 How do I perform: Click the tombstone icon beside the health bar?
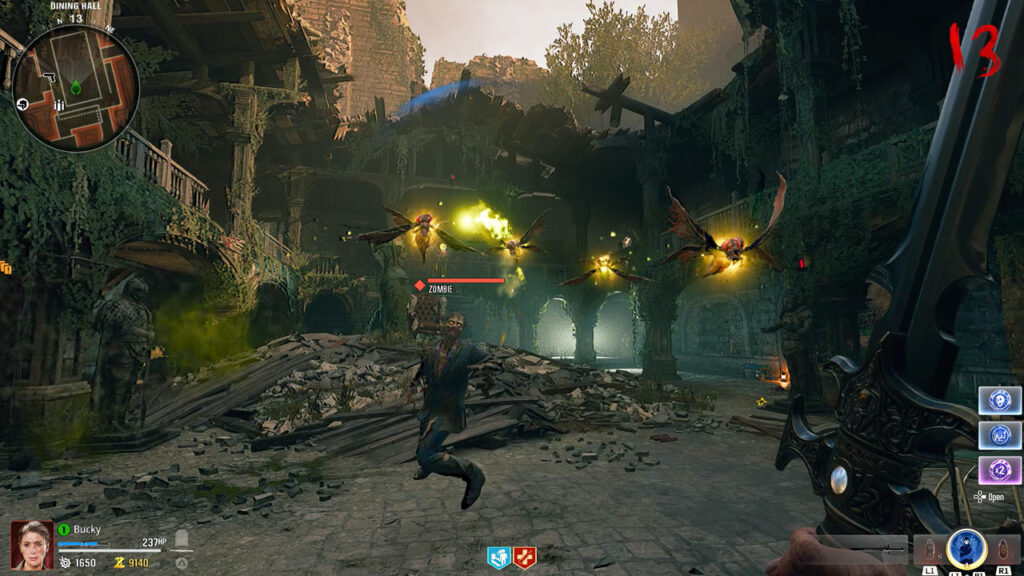tap(182, 541)
